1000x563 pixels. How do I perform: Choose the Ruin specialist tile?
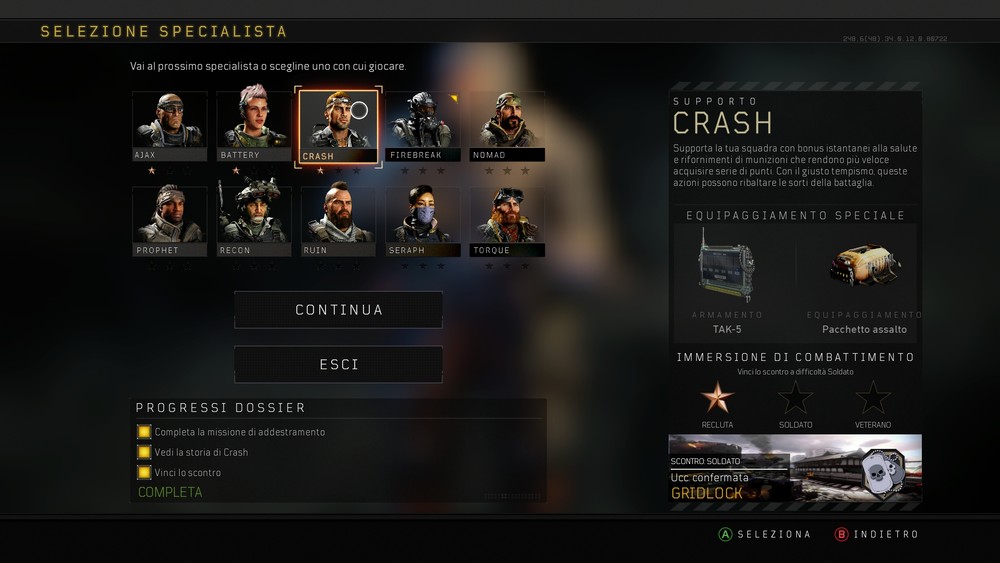click(x=338, y=220)
